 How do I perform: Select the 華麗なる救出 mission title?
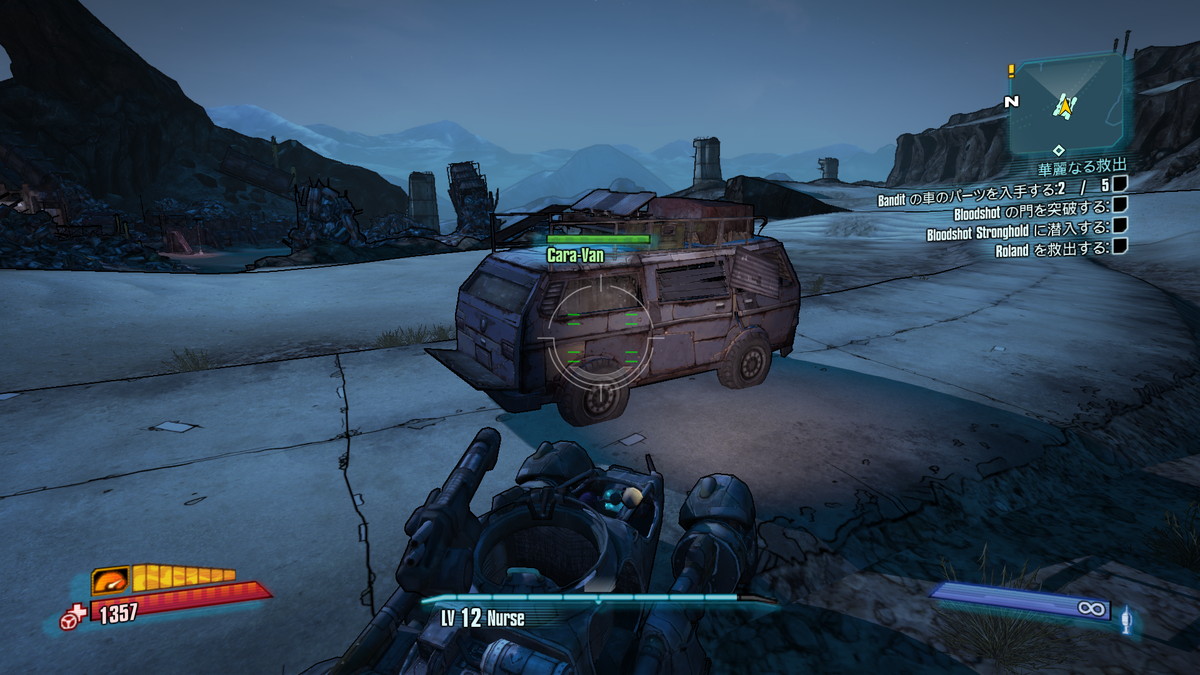pos(1083,164)
